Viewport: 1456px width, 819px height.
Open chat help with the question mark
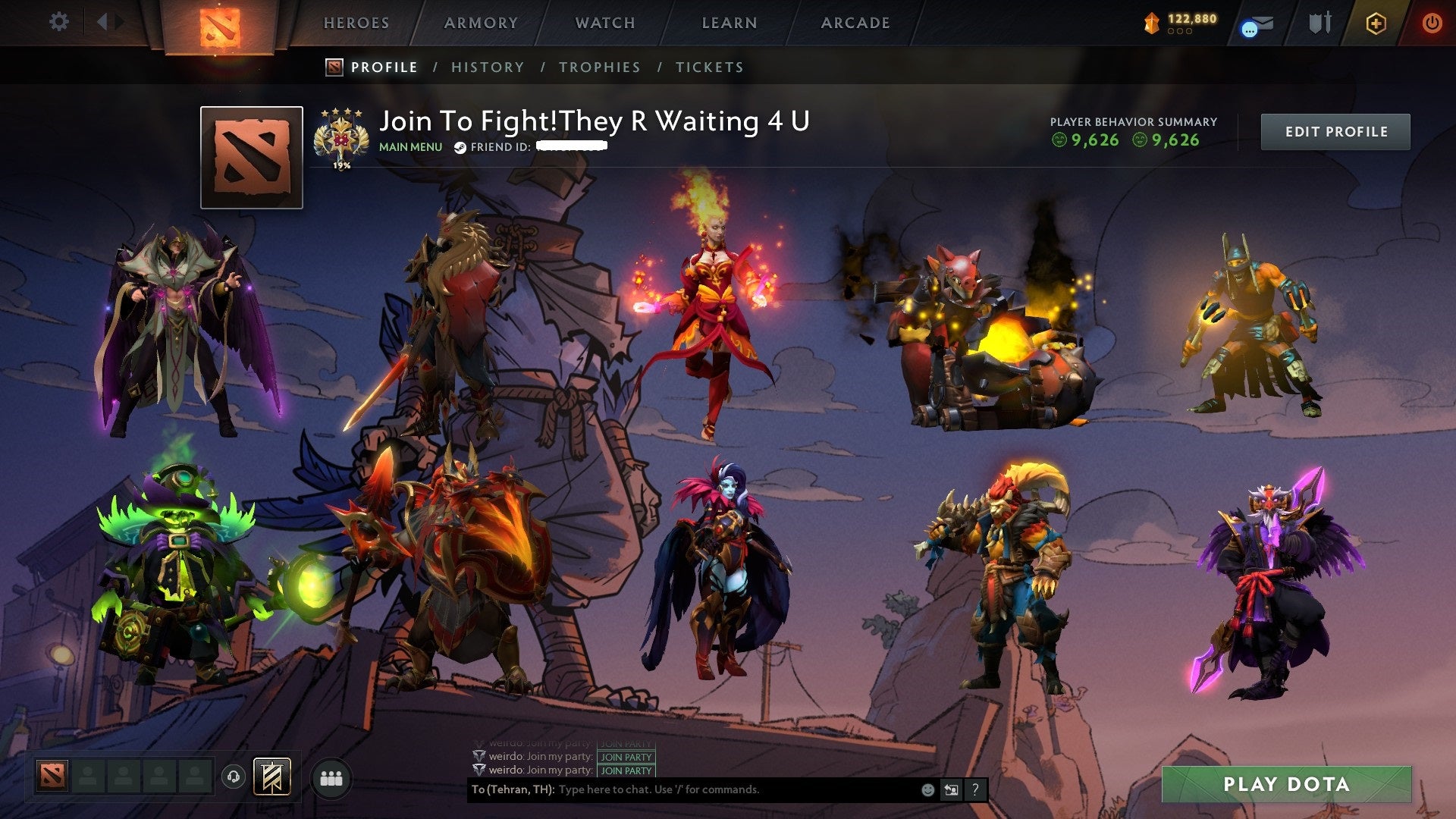(974, 789)
